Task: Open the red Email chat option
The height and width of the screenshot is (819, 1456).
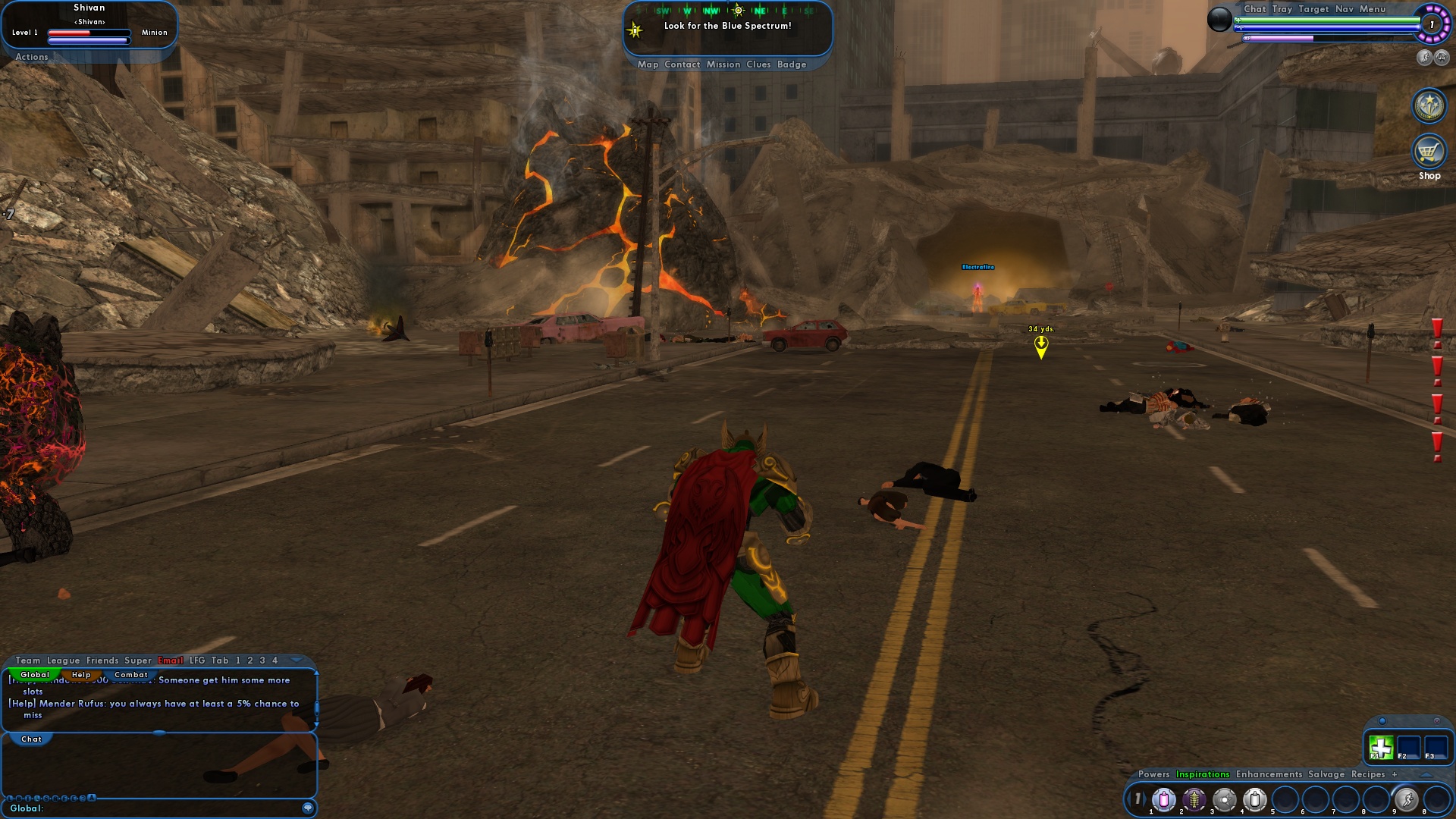Action: click(x=169, y=661)
